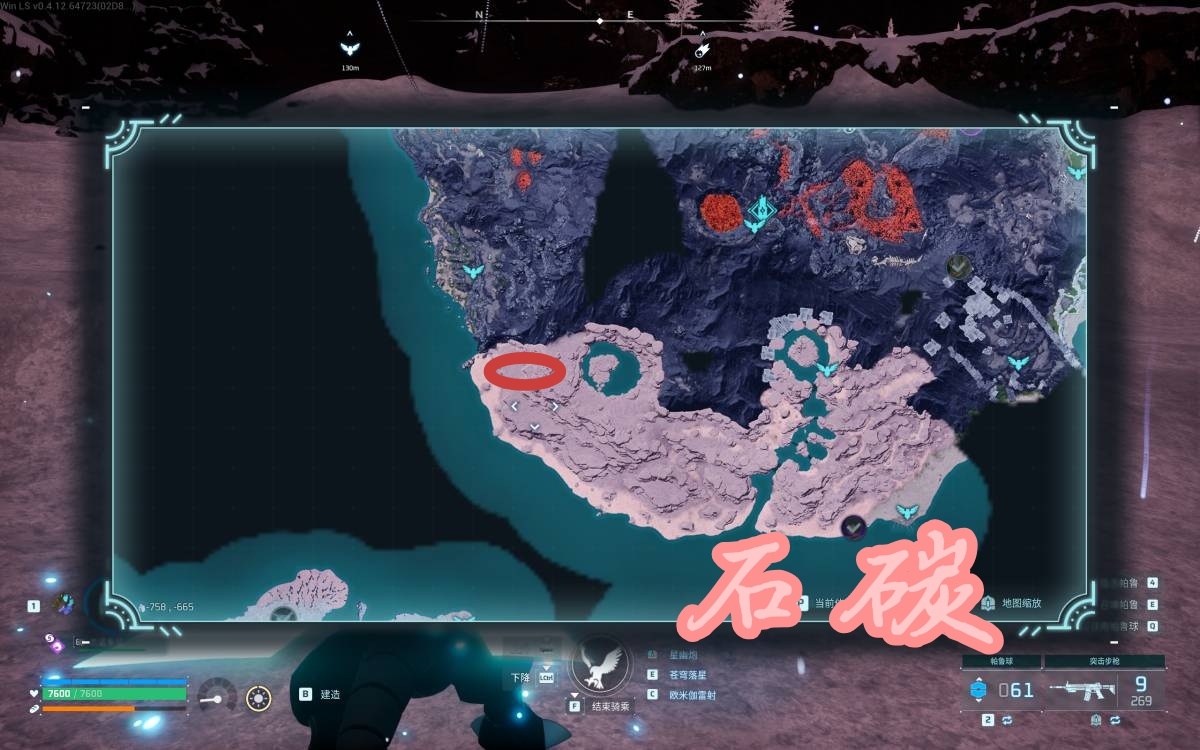Select the fast travel eagle marker on the west coast
The image size is (1200, 750).
474,271
